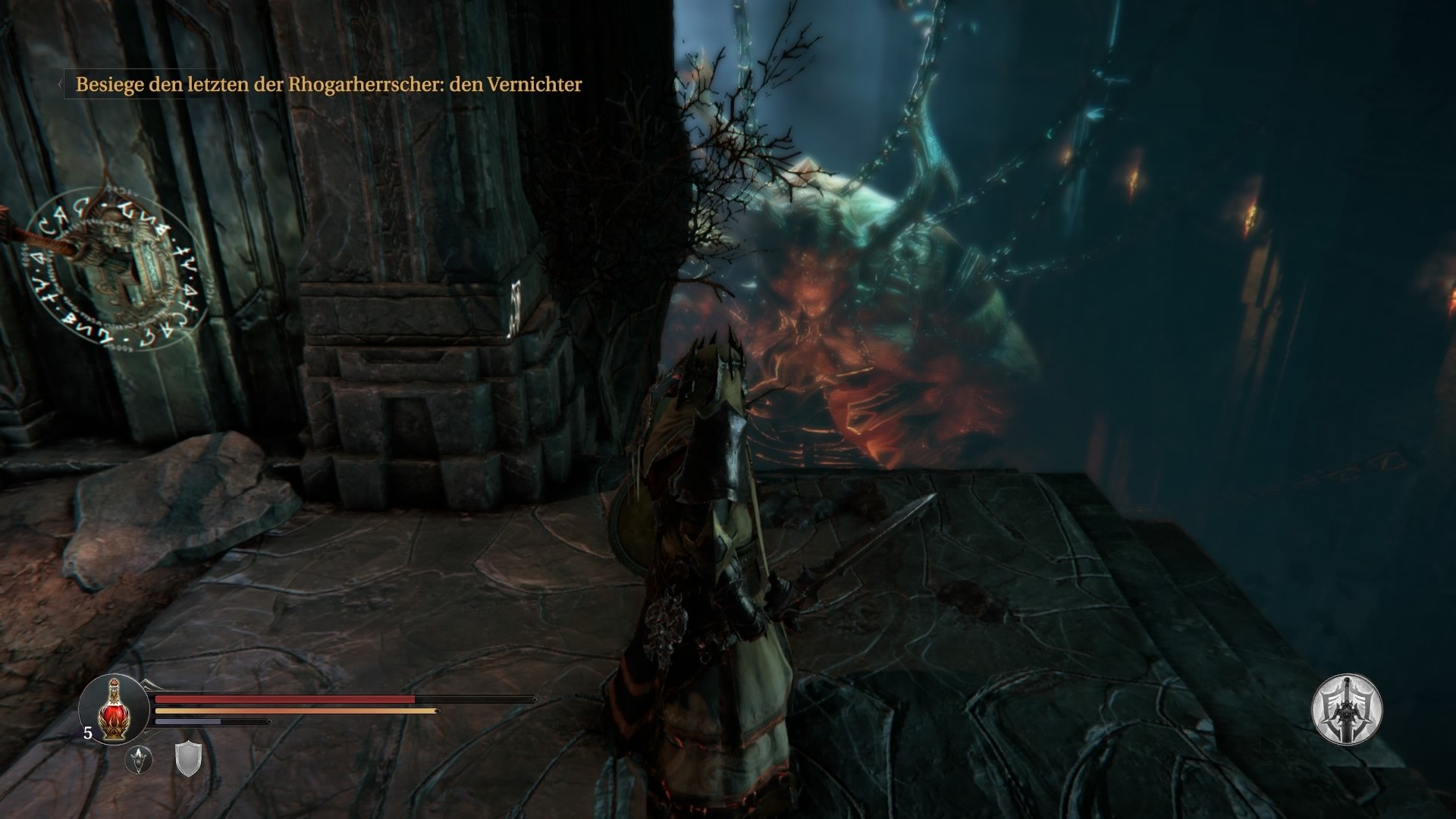The height and width of the screenshot is (819, 1456).
Task: Click the diamond end cap of the stamina bar
Action: [268, 721]
